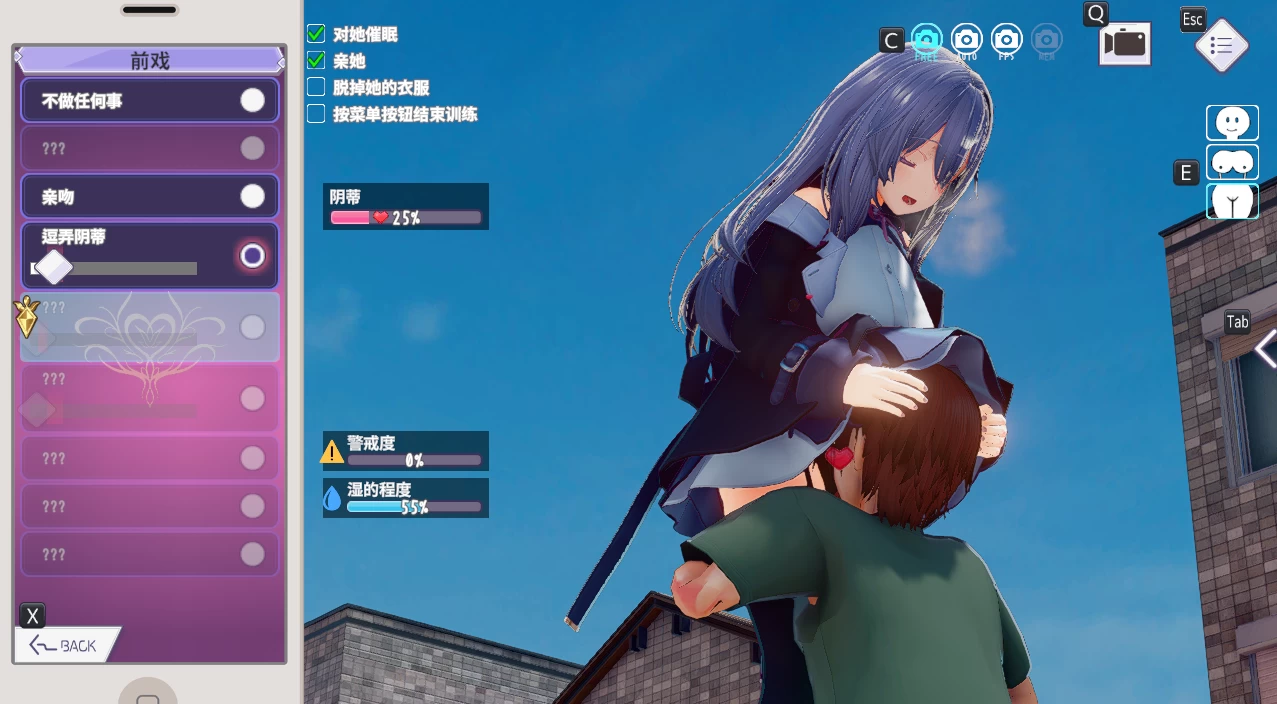Switch to the FPS camera mode
Viewport: 1277px width, 704px height.
pyautogui.click(x=1006, y=40)
